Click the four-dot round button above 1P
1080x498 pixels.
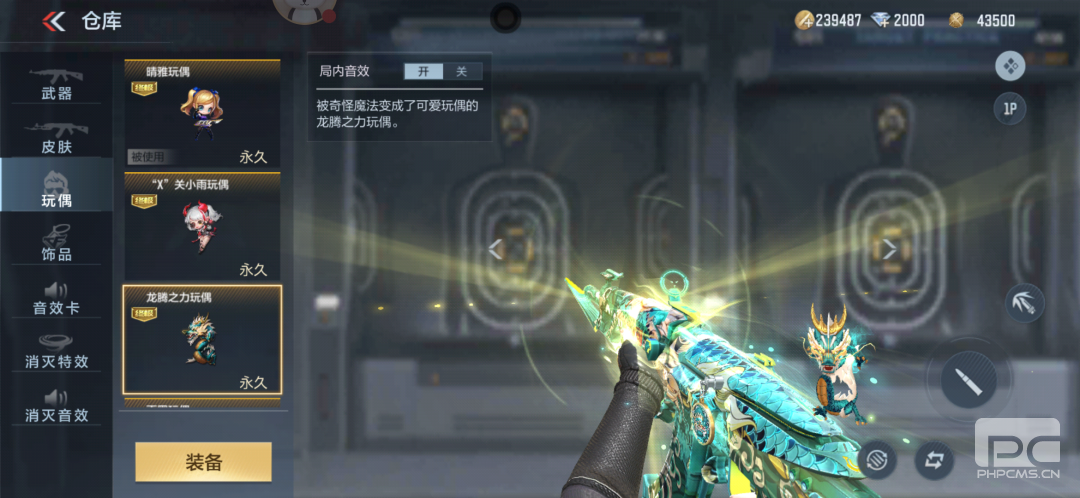tap(1010, 67)
